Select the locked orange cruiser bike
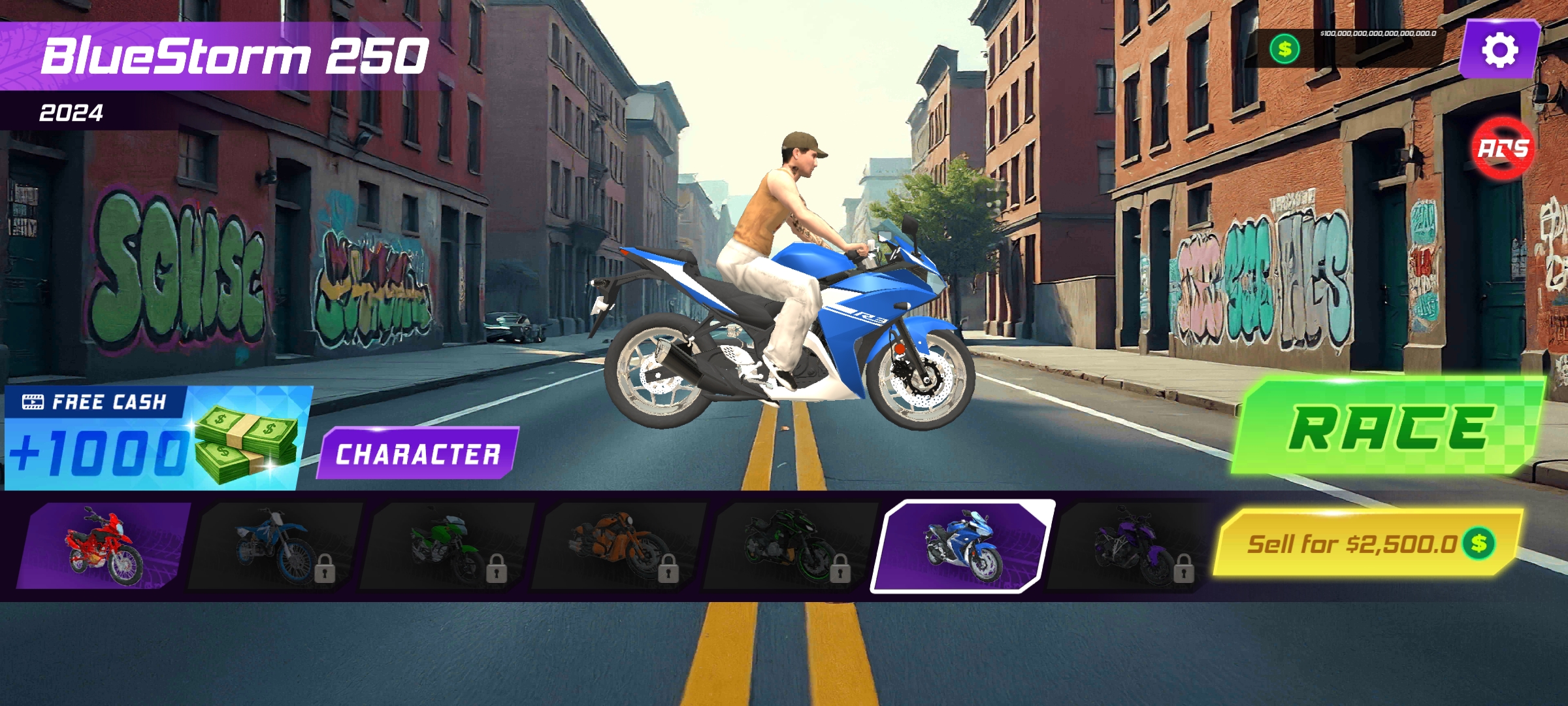Viewport: 1568px width, 706px height. tap(619, 546)
